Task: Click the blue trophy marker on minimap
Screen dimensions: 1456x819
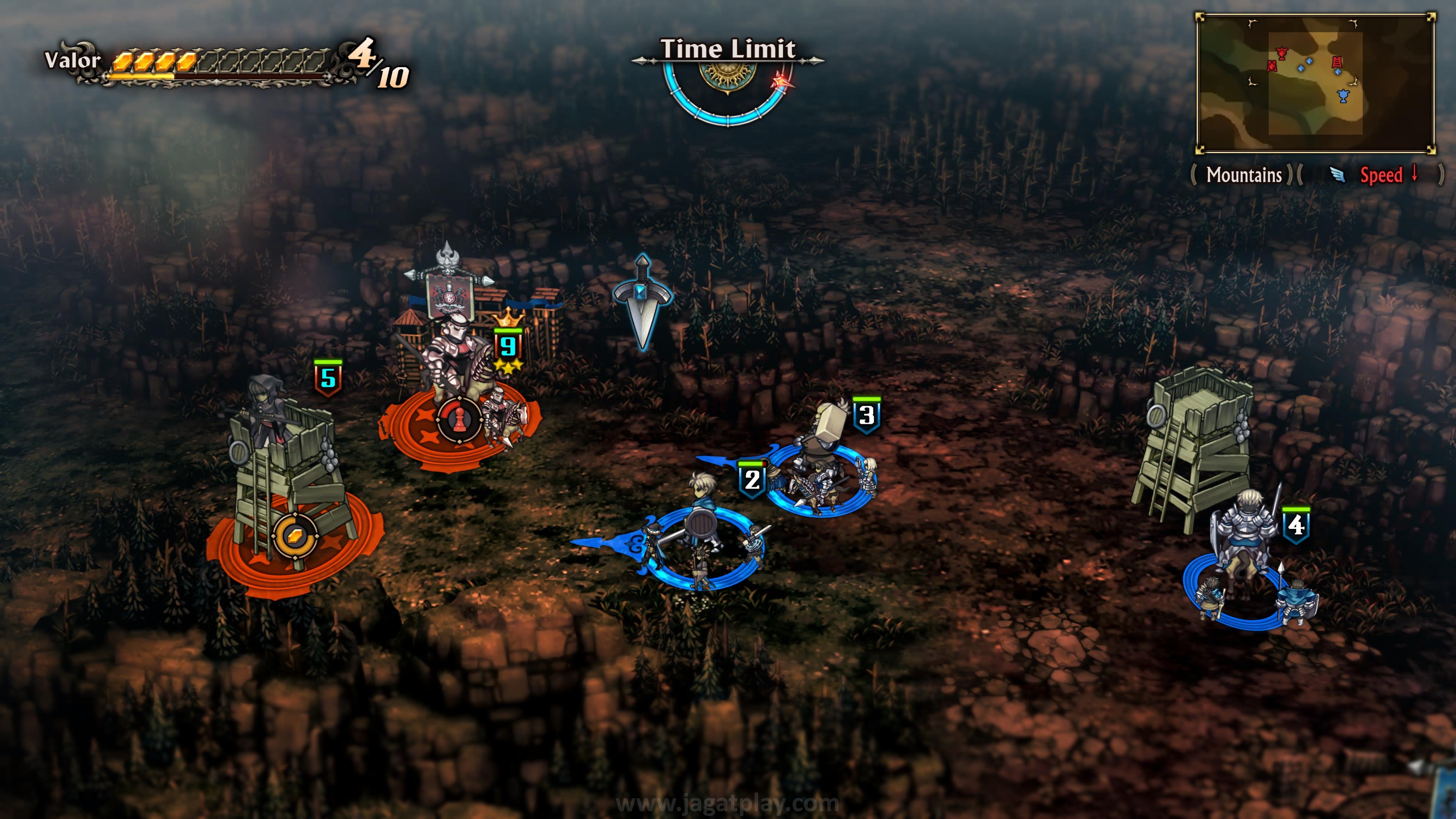Action: tap(1343, 96)
